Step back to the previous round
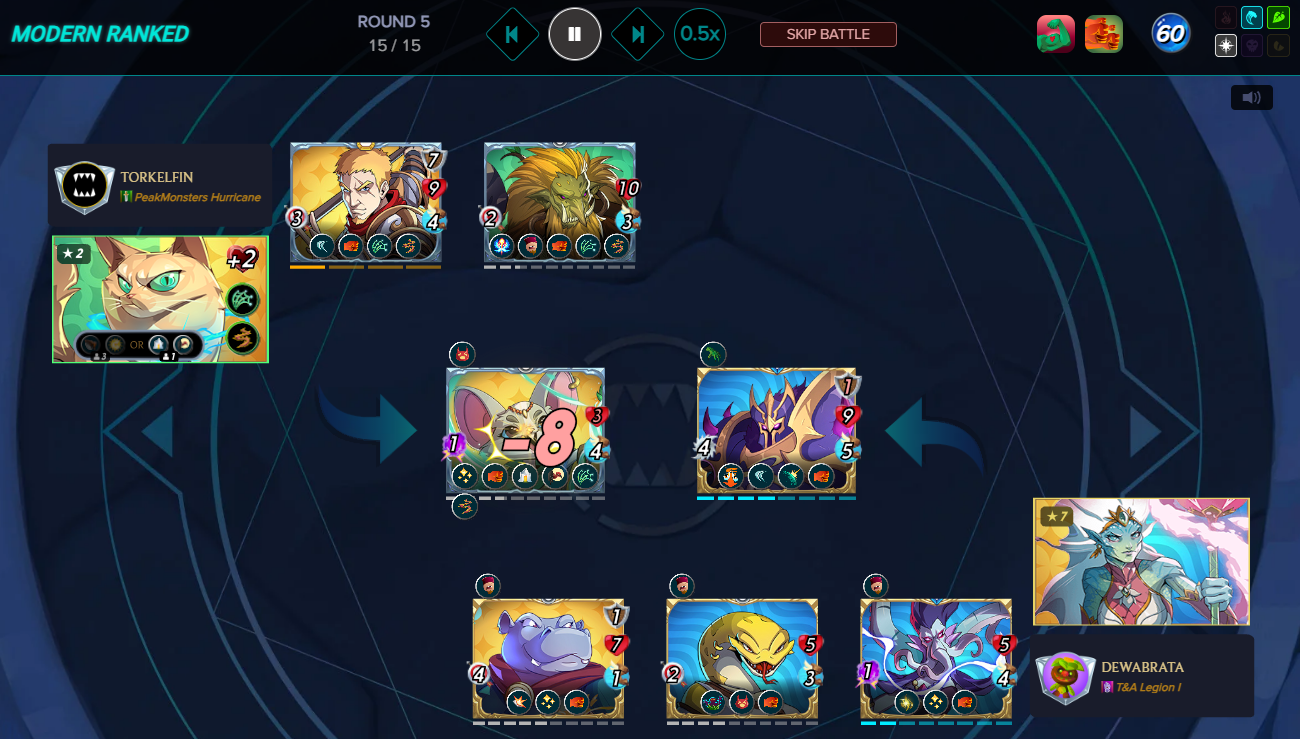Screen dimensions: 1300x739 point(512,34)
